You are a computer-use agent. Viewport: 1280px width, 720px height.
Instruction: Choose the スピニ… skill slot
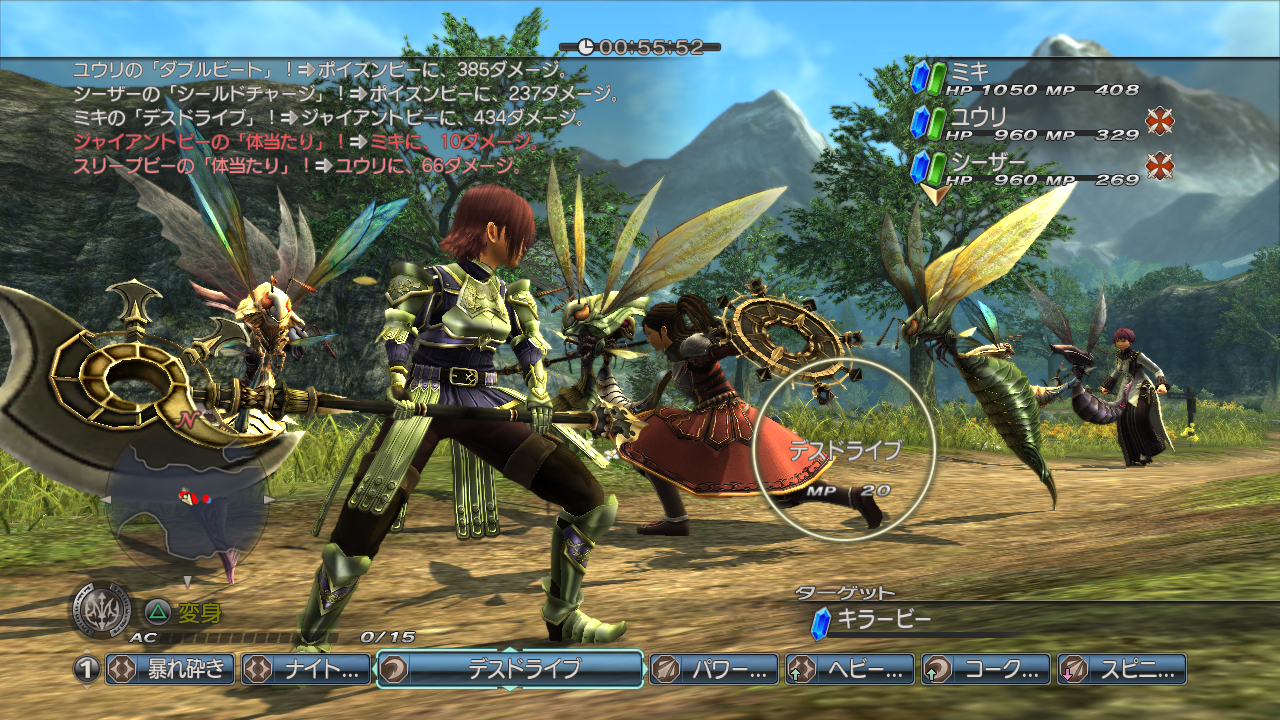1122,669
